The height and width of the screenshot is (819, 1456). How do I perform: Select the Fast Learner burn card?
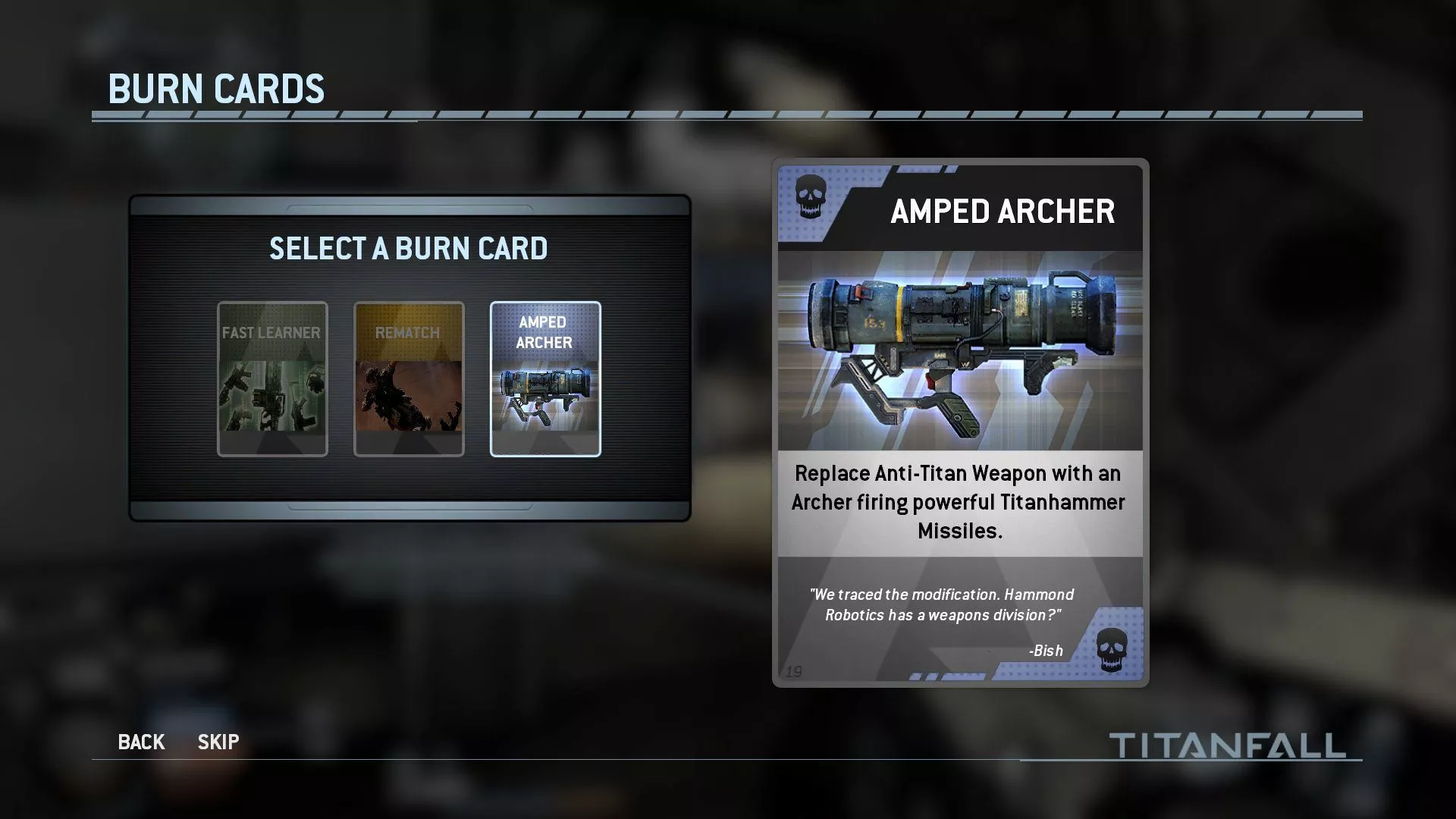point(271,378)
